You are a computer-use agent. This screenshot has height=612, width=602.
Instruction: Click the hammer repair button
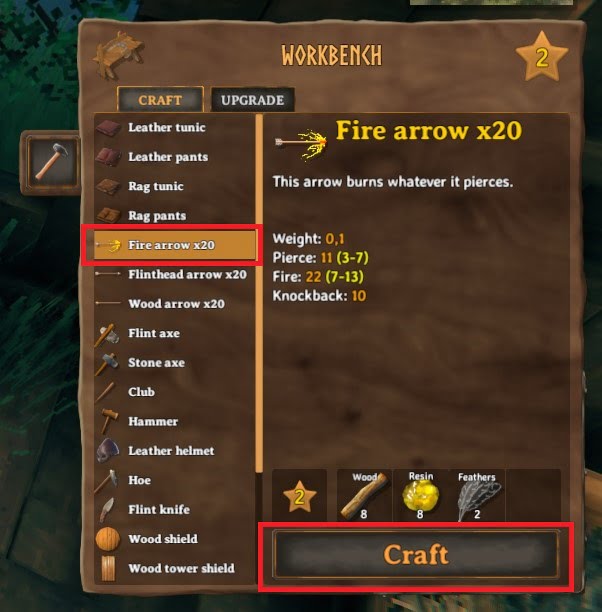pyautogui.click(x=51, y=161)
